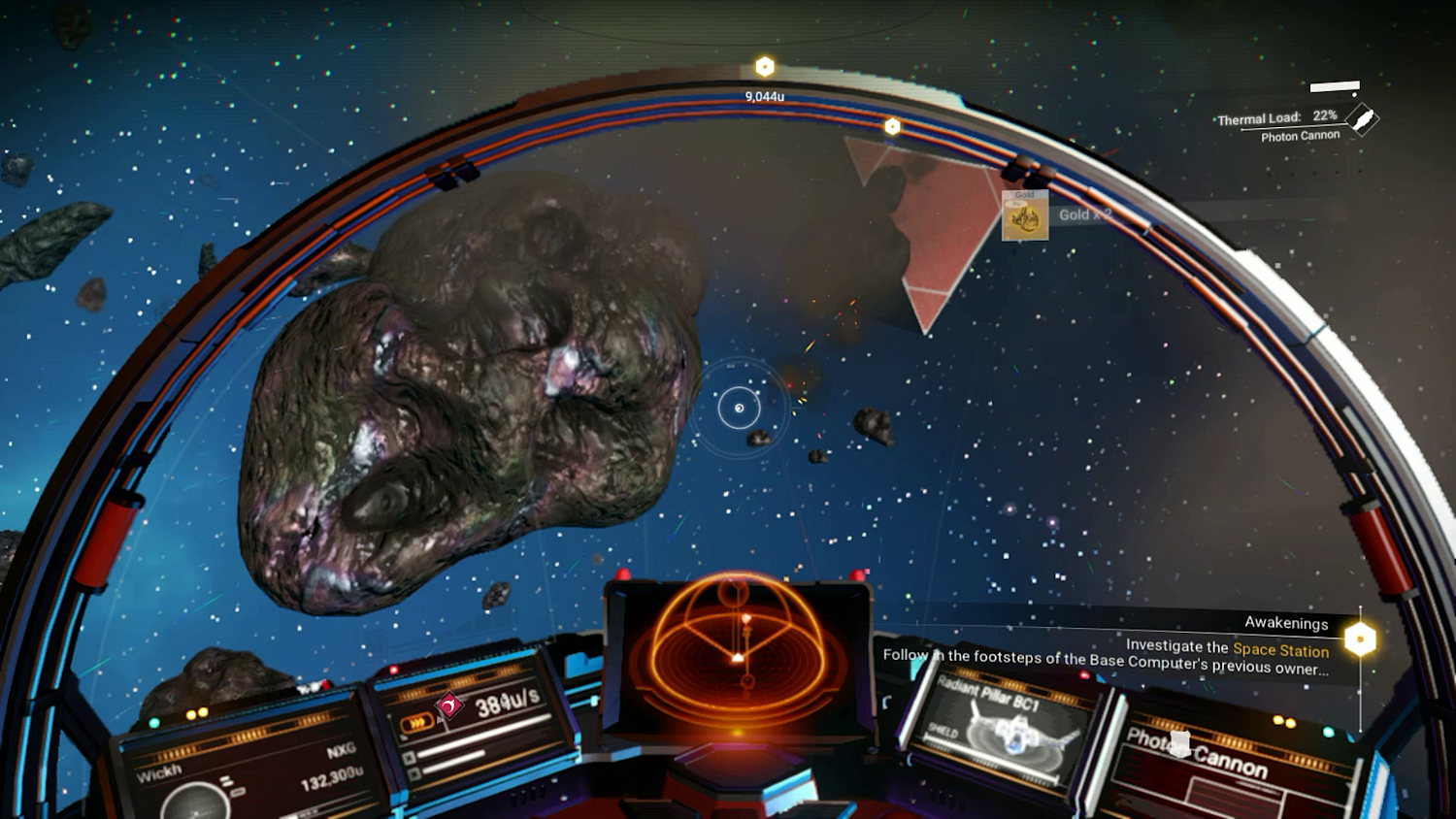Image resolution: width=1456 pixels, height=819 pixels.
Task: Select the hex marker near the red station structure
Action: (892, 125)
